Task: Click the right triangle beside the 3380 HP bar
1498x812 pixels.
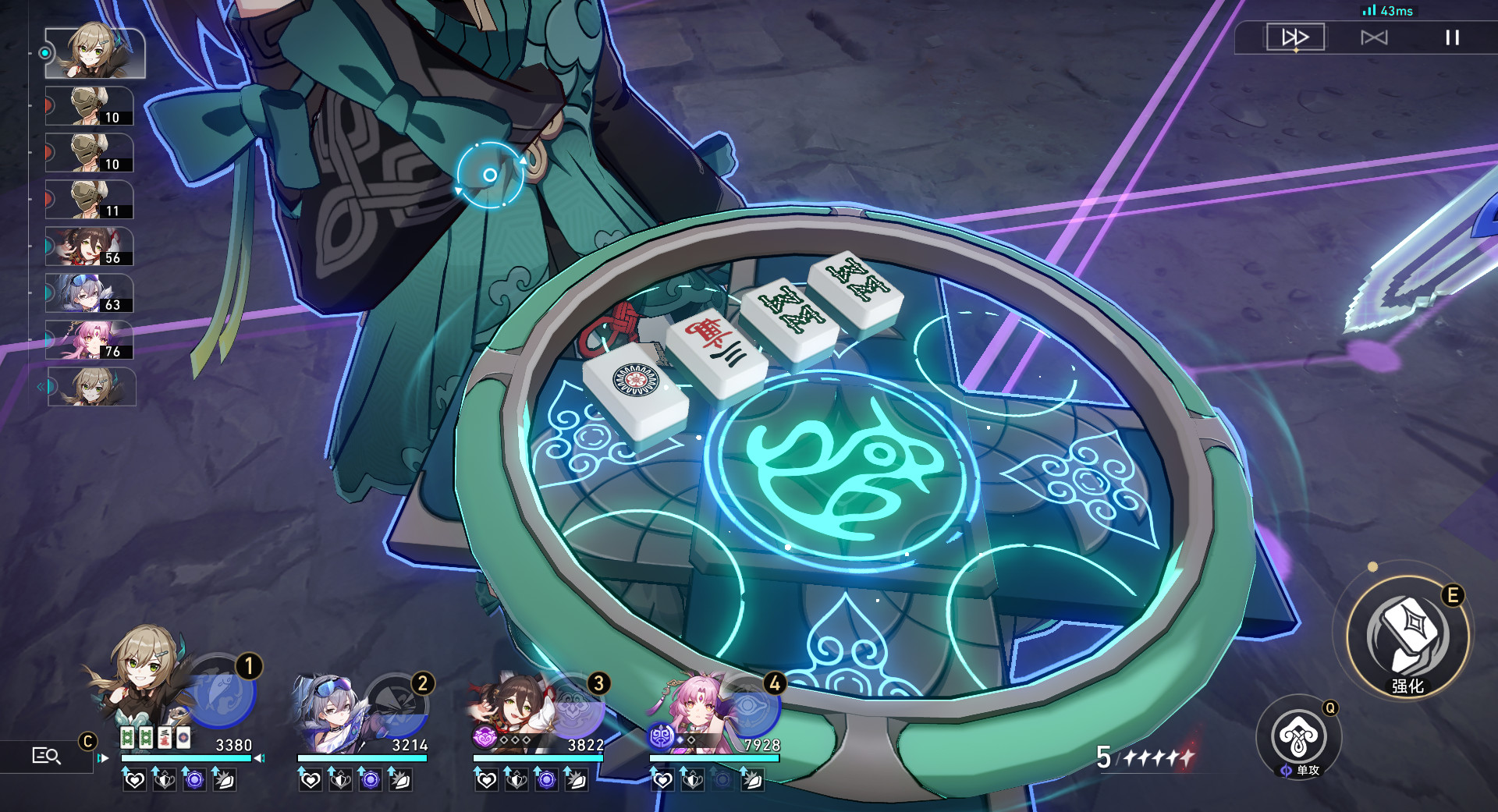Action: (258, 758)
